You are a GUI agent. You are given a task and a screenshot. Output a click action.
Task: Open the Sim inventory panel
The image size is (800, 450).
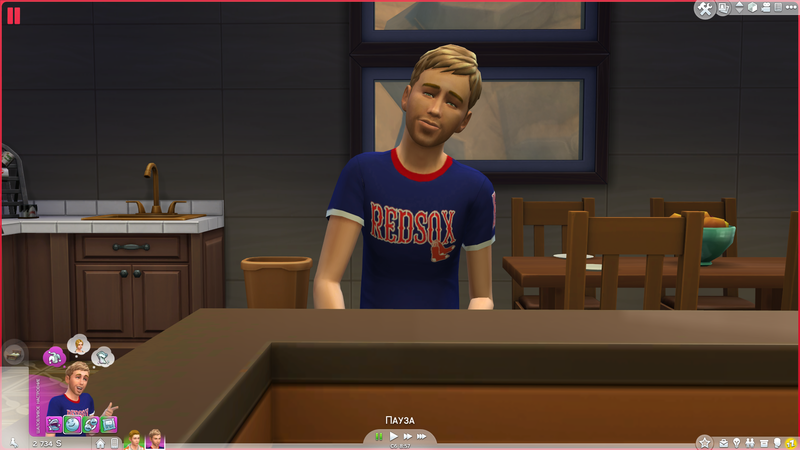(x=763, y=442)
